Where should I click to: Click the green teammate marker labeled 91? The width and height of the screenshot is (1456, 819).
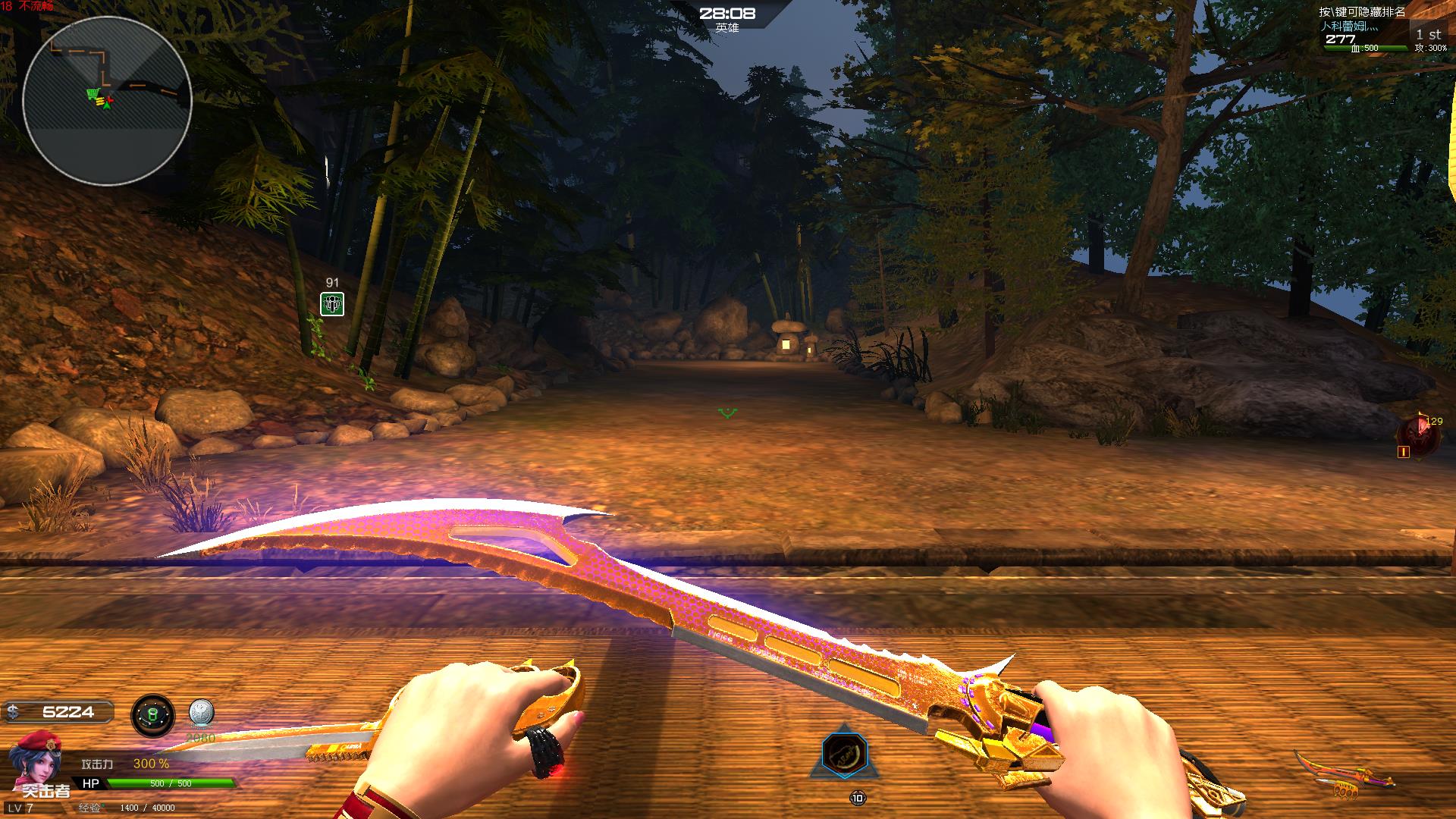coord(332,304)
